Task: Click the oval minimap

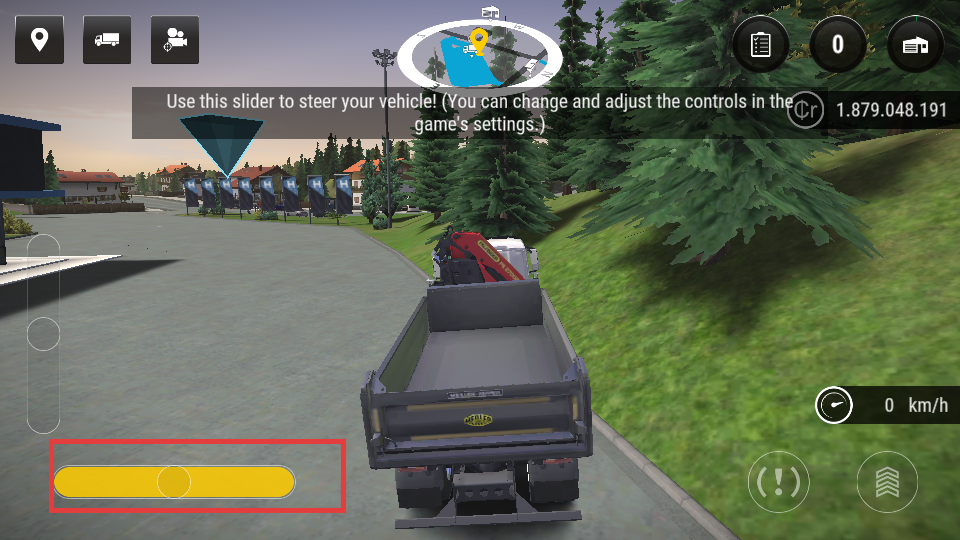Action: 480,55
